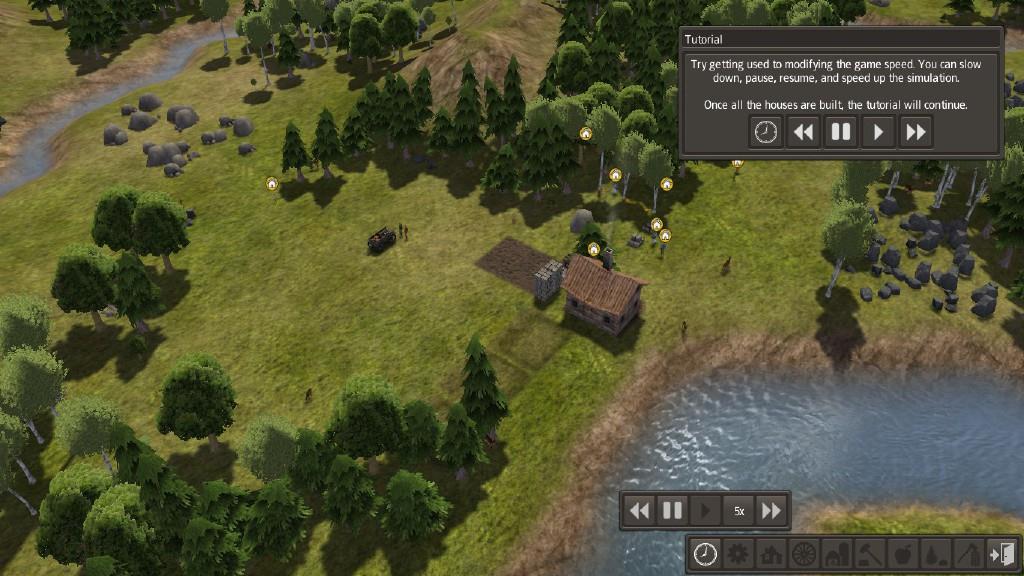Choose the hammer toolbar icon
1024x576 pixels.
(870, 553)
